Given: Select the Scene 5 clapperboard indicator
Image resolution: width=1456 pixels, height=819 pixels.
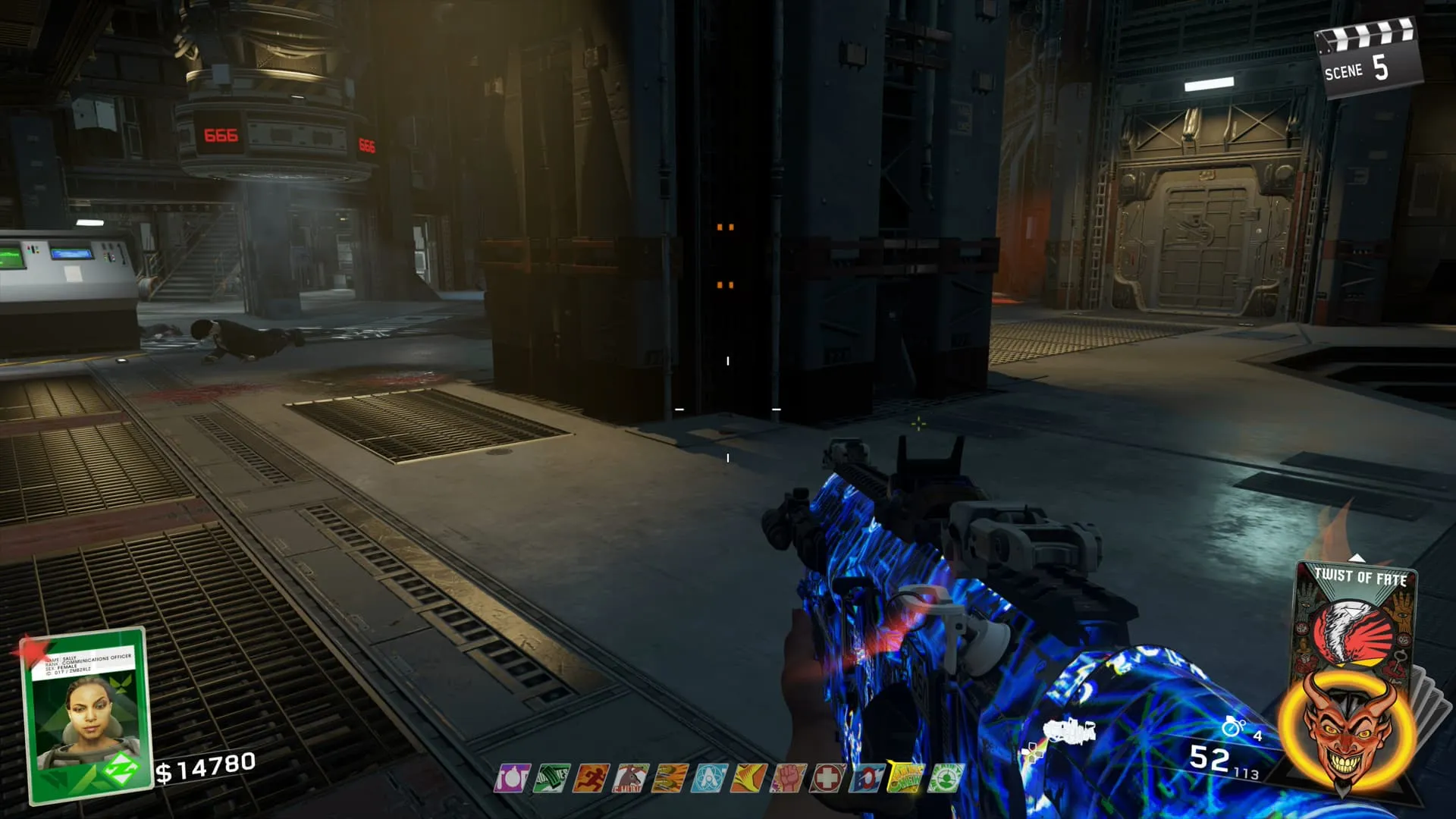Looking at the screenshot, I should (1367, 59).
